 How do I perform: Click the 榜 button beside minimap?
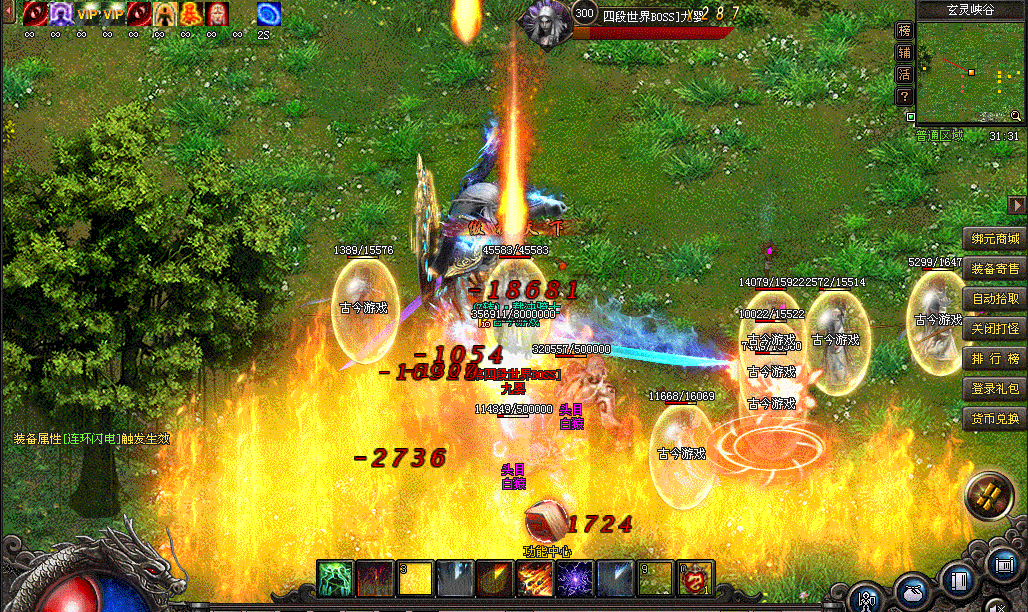904,31
